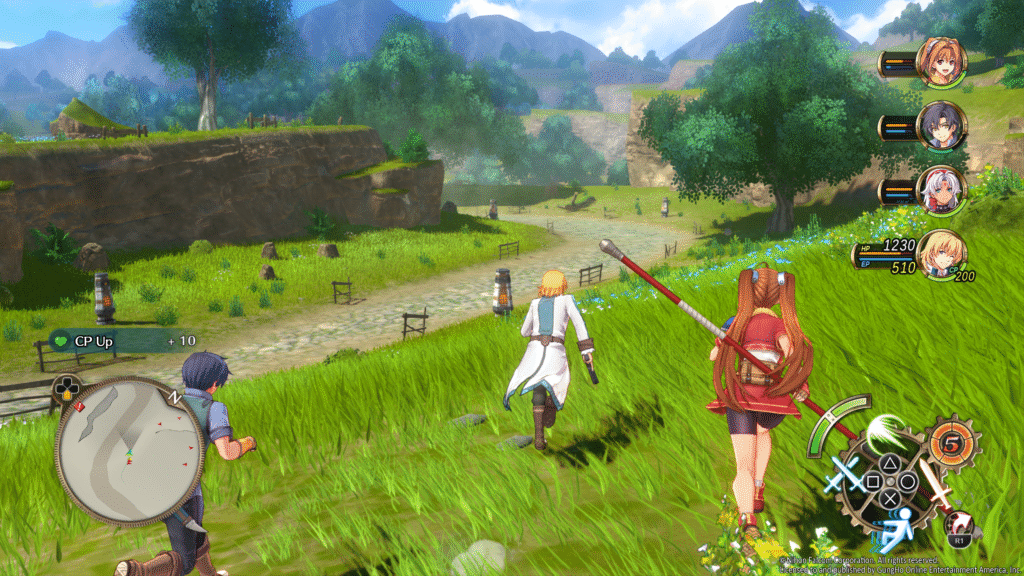Viewport: 1024px width, 576px height.
Task: Select the twin-tailed brown-haired girl's party portrait
Action: (940, 62)
